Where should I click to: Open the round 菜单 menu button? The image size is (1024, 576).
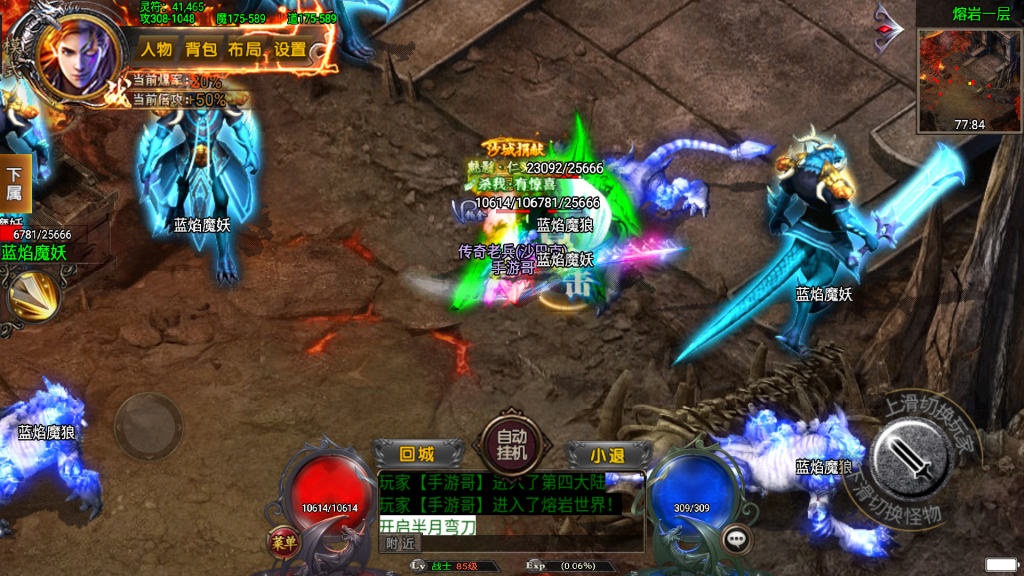[x=281, y=540]
